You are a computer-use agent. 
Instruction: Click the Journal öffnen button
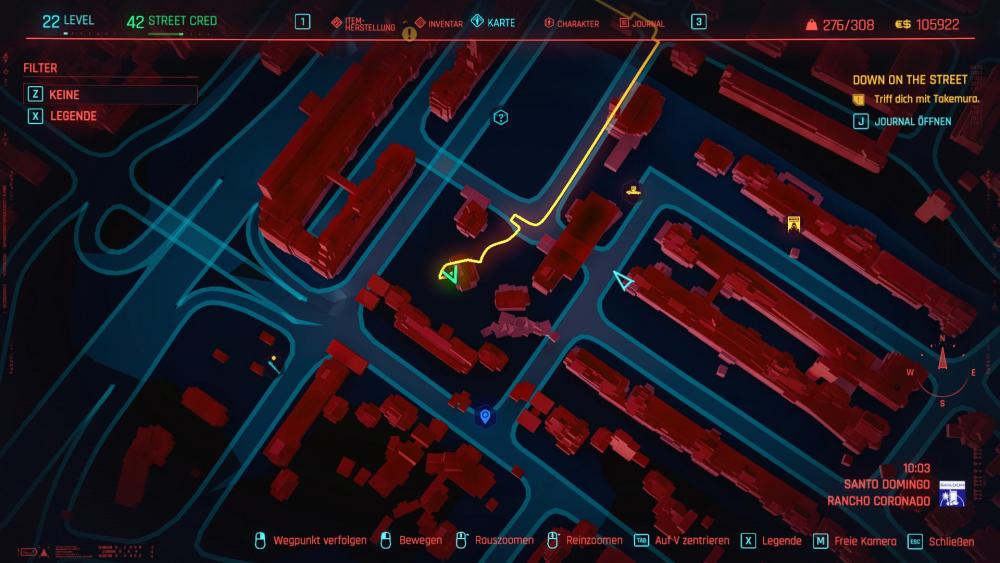tap(910, 121)
